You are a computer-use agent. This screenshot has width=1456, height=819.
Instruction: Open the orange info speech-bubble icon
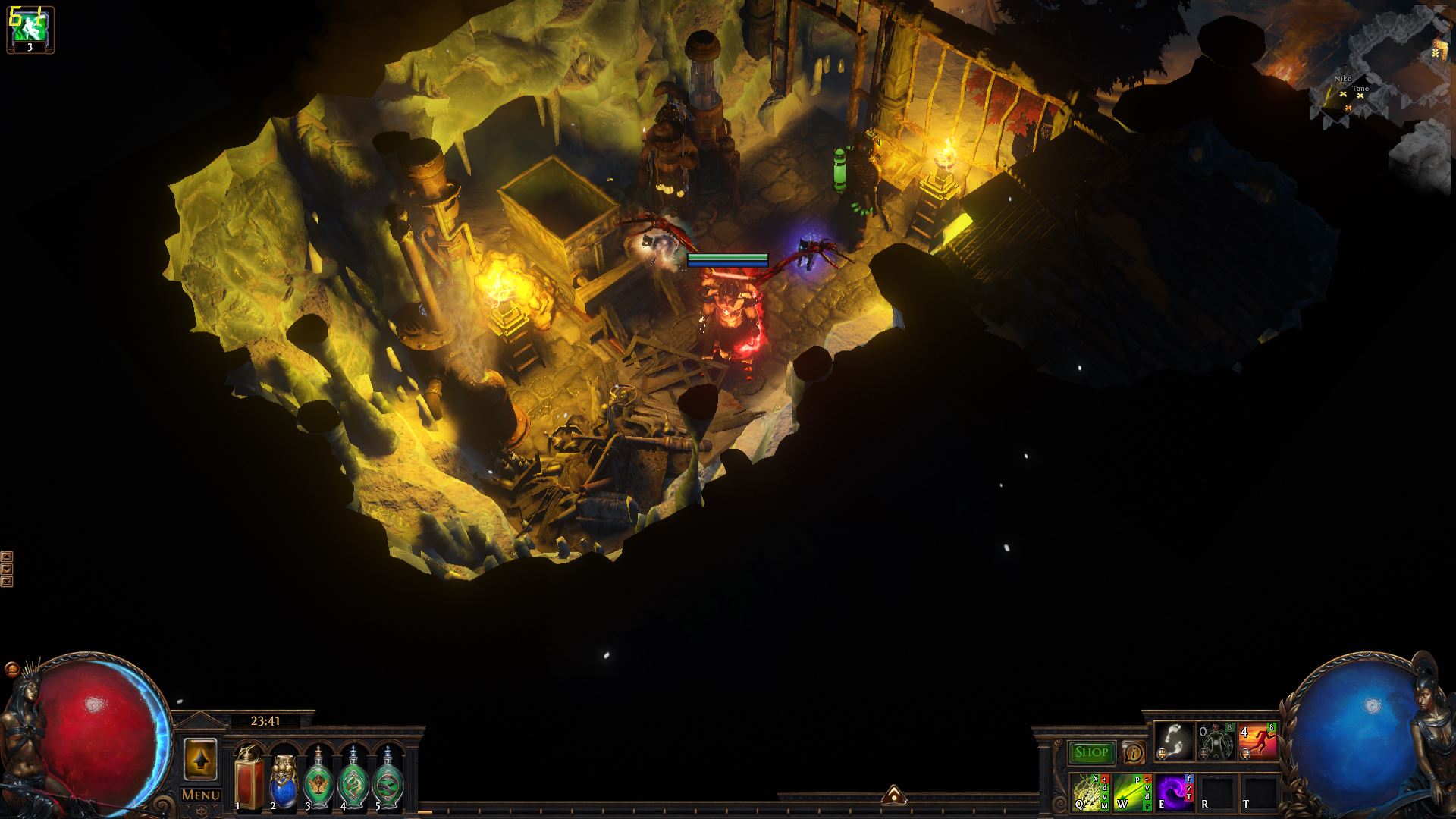(x=1134, y=752)
